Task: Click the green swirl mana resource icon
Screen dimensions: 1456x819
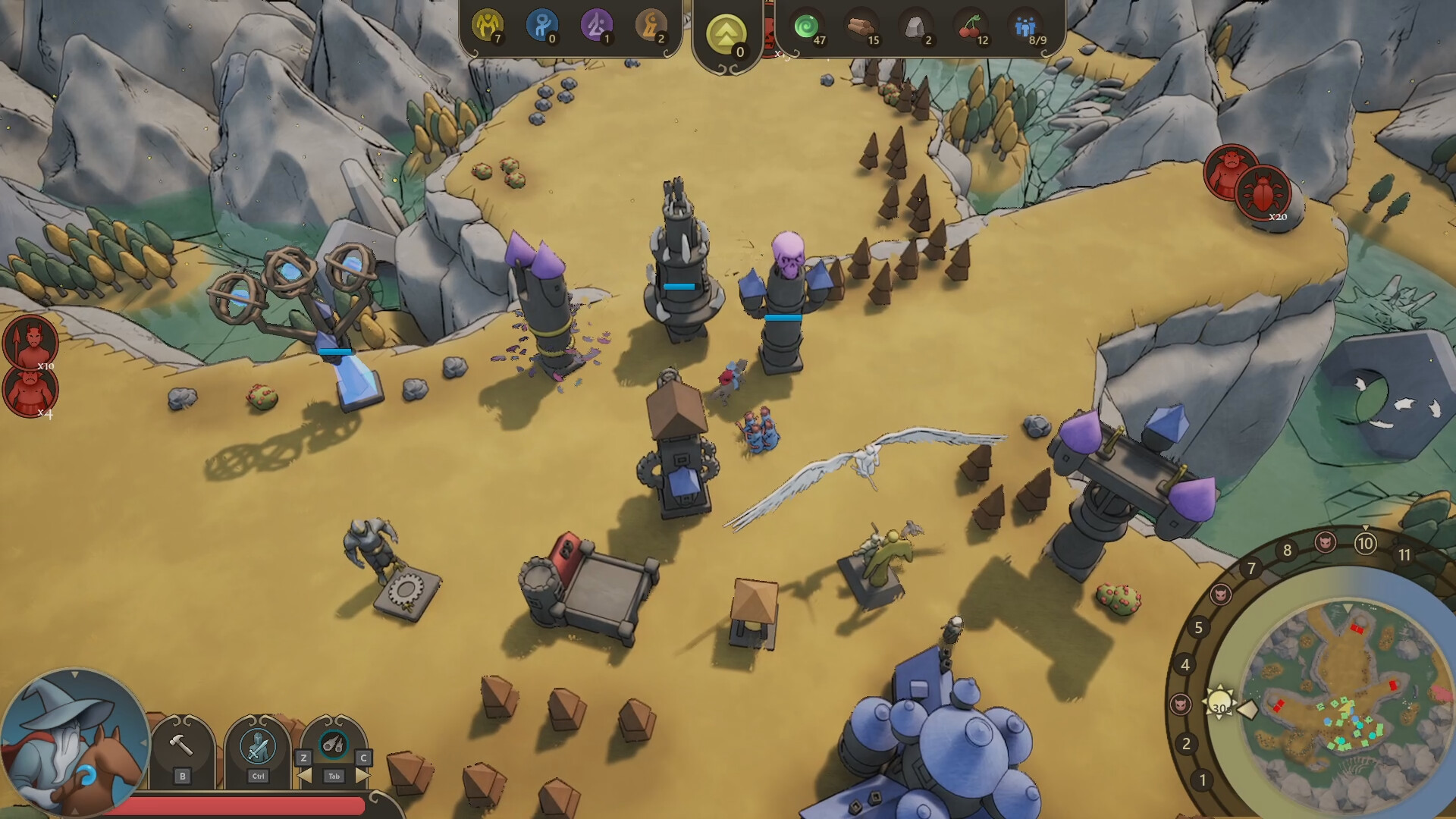Action: pos(807,27)
